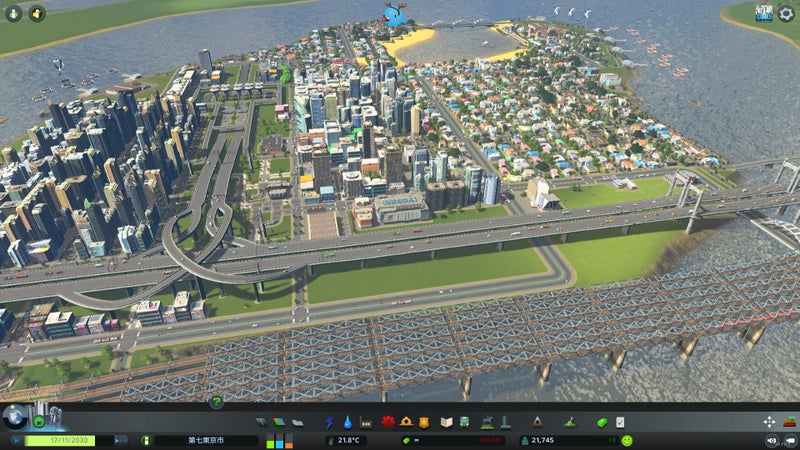Open the Zoning tool
800x450 pixels.
tap(279, 422)
